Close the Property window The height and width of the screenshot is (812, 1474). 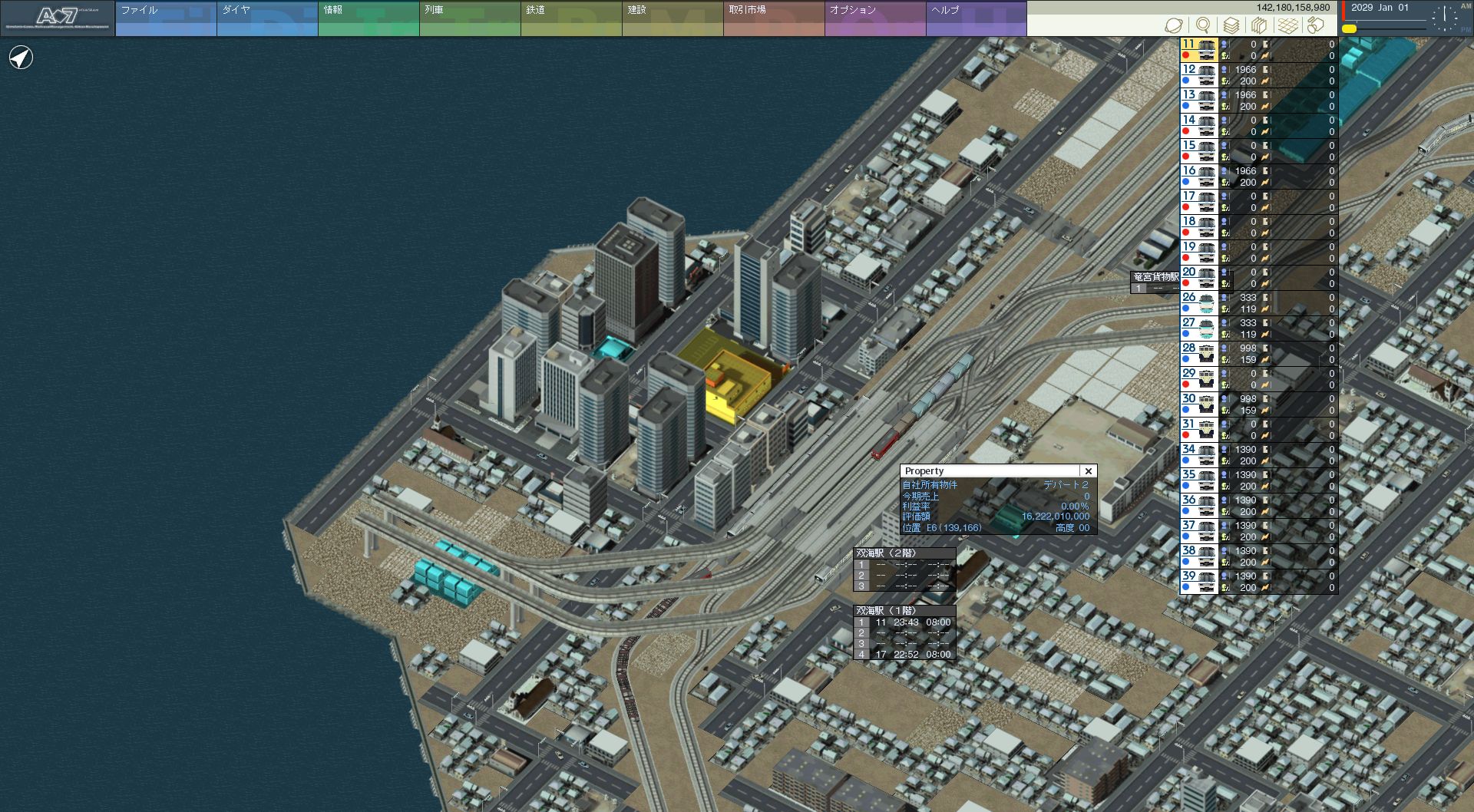[1088, 471]
